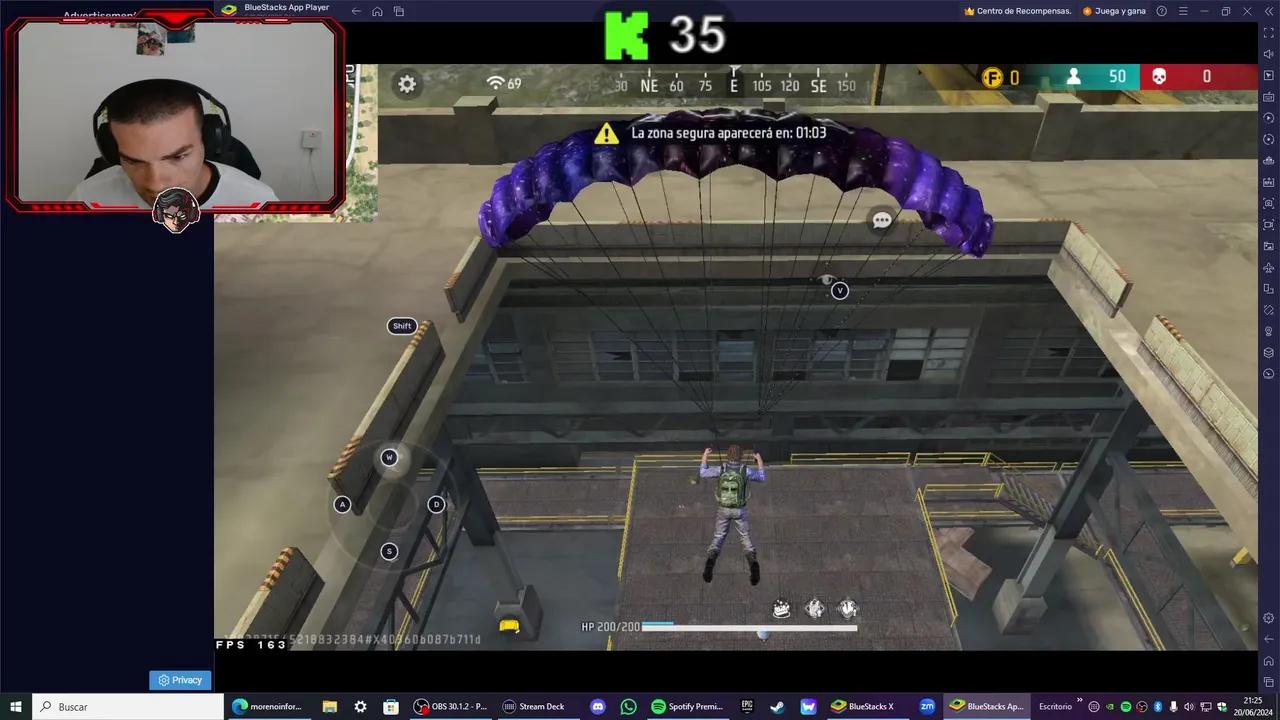
Task: Open the BlueStacks screen recorder icon
Action: [x=1268, y=223]
